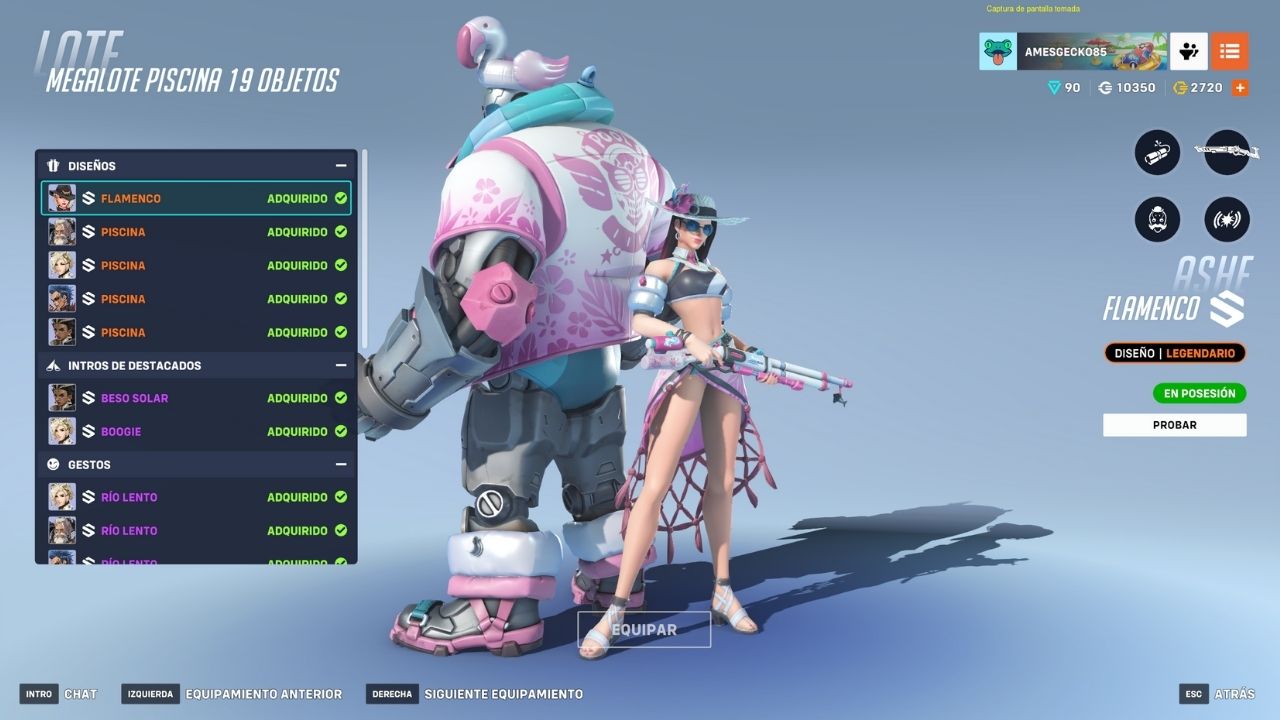Open the social group icon

click(1189, 51)
